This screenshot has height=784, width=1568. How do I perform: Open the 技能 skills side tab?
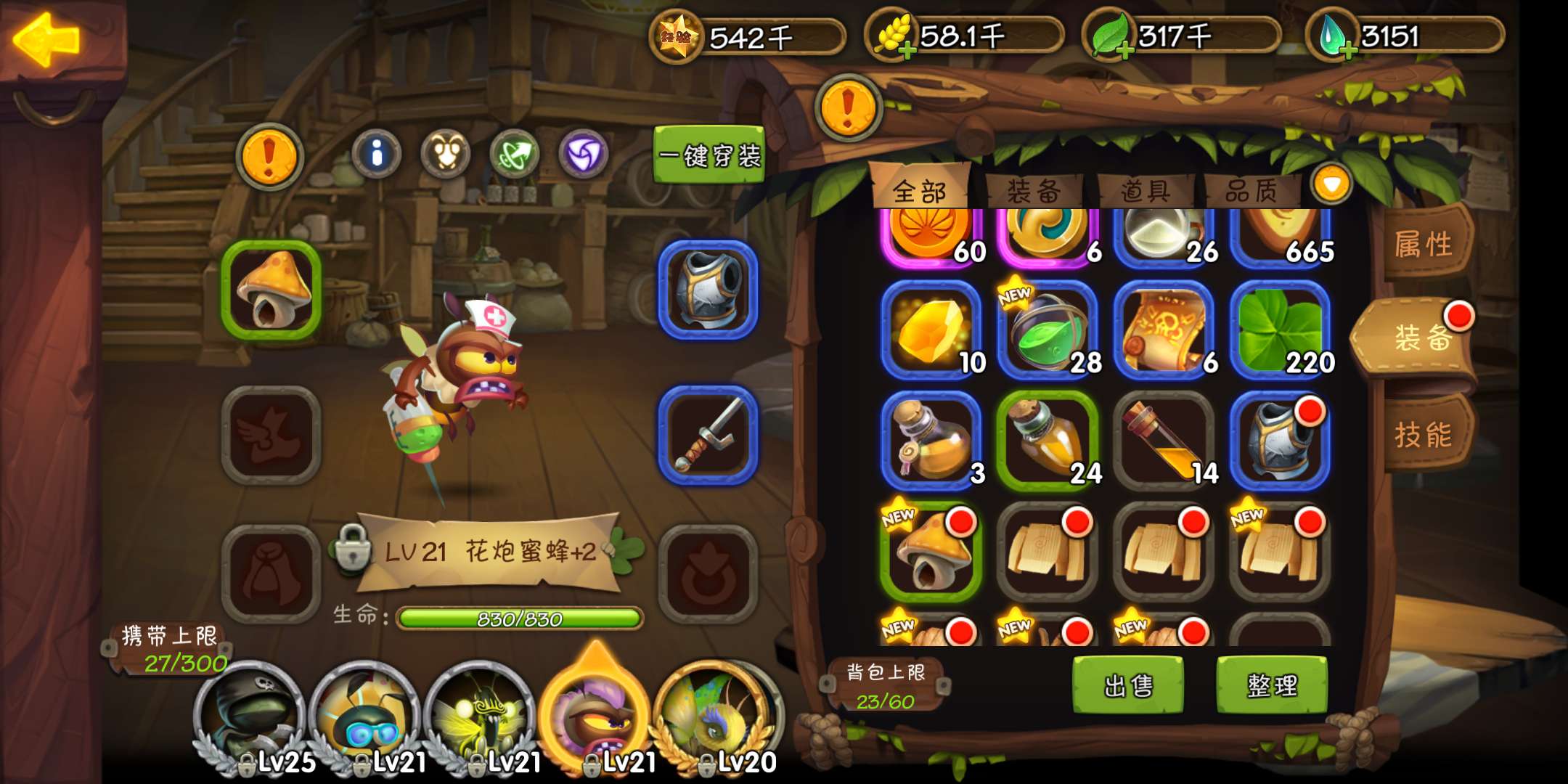(x=1423, y=436)
